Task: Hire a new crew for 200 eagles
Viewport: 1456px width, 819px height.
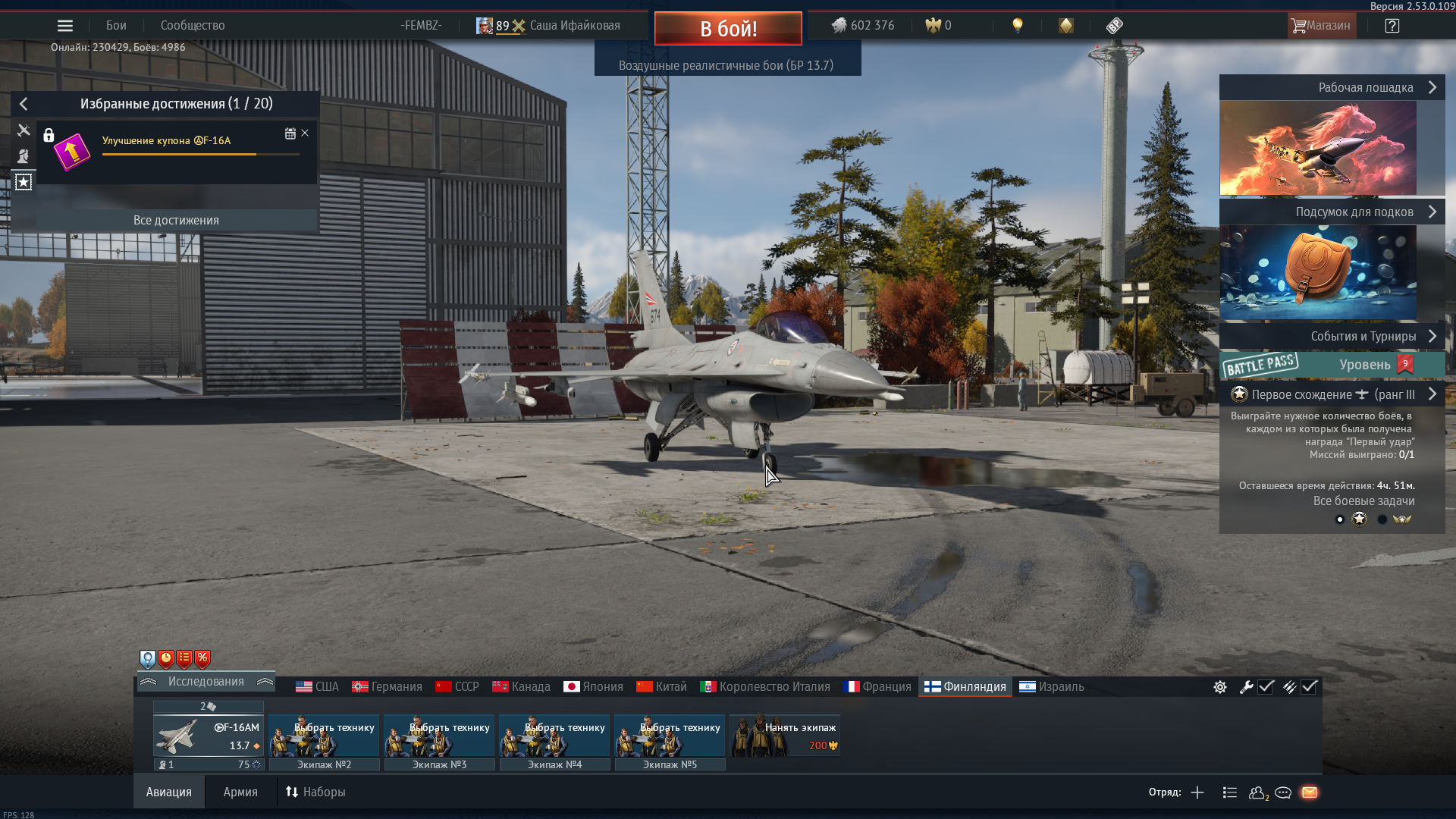Action: 785,736
